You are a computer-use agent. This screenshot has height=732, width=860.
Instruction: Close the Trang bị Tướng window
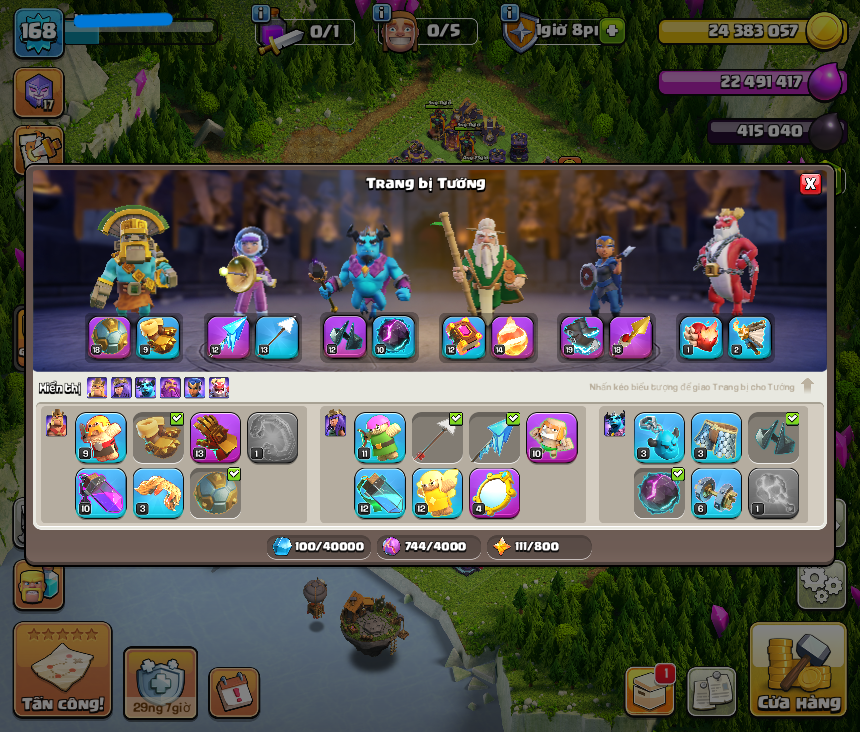tap(810, 183)
